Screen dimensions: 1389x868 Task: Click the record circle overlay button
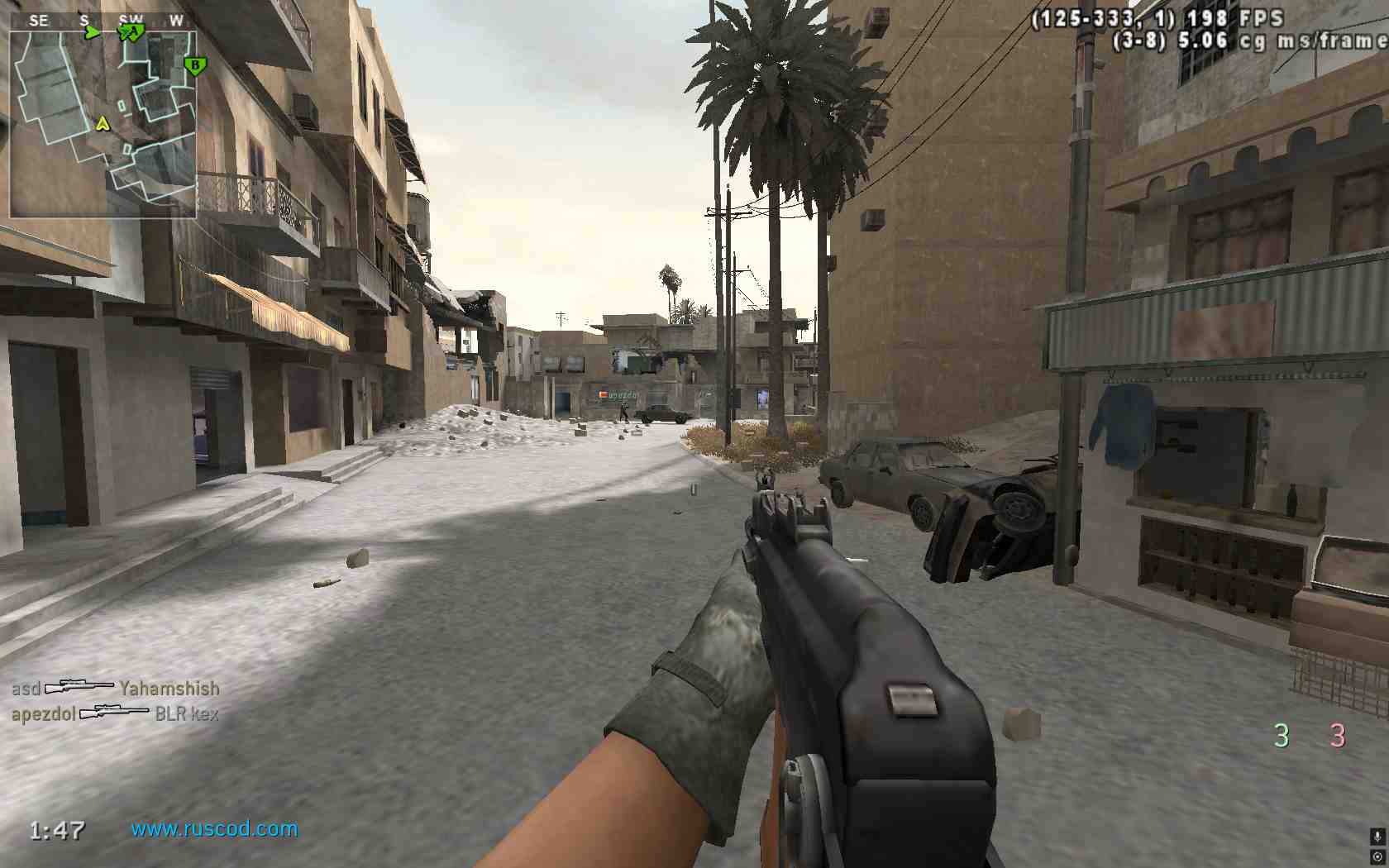[x=1377, y=856]
